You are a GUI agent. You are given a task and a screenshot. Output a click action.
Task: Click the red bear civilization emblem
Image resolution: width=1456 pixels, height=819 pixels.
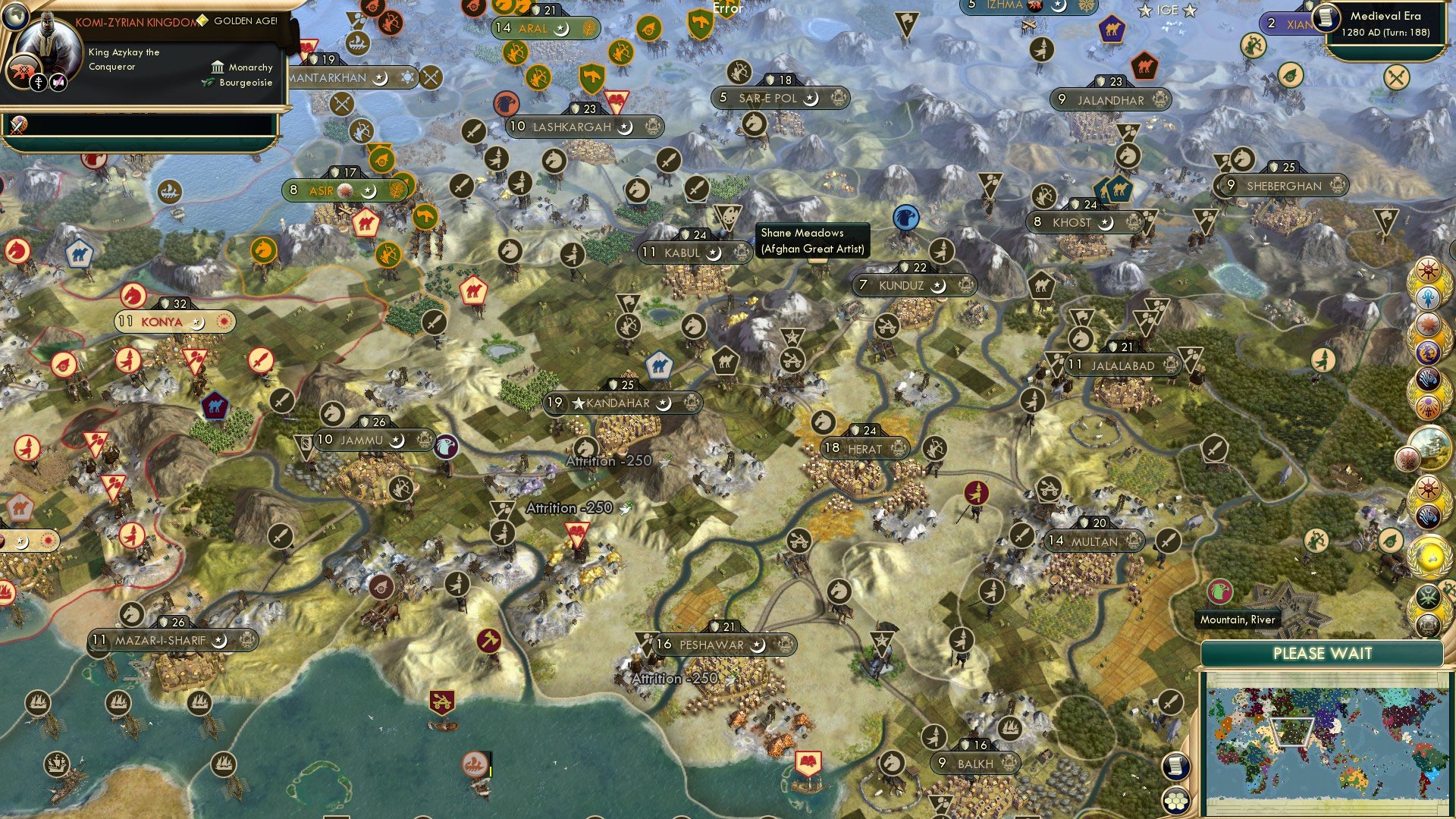[x=22, y=71]
